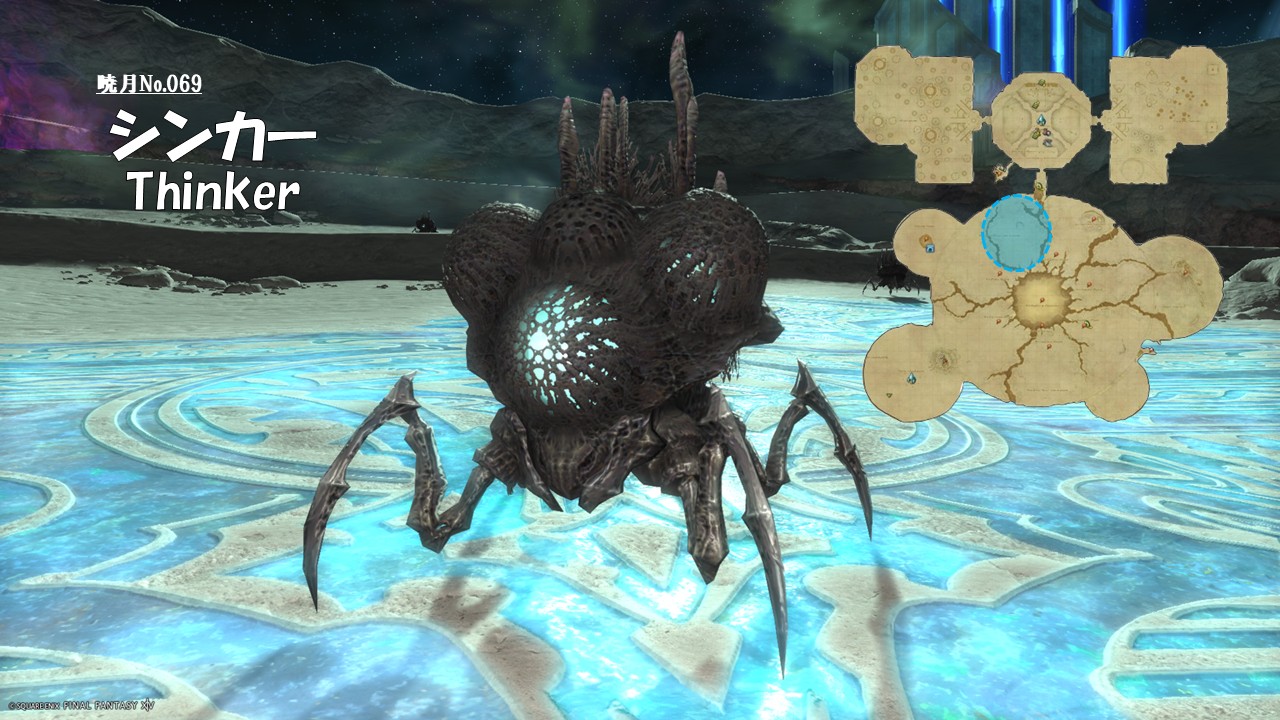Click the blue dashed spawn area on map
This screenshot has width=1280, height=720.
click(1017, 234)
